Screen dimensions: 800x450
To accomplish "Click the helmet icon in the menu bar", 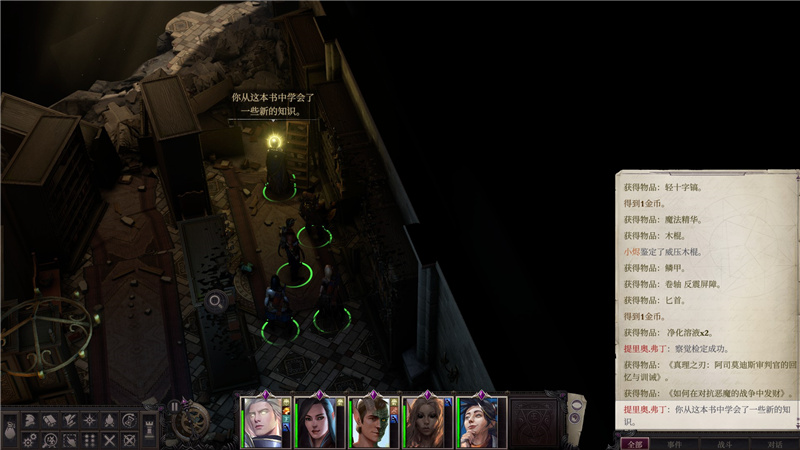I will pyautogui.click(x=29, y=421).
